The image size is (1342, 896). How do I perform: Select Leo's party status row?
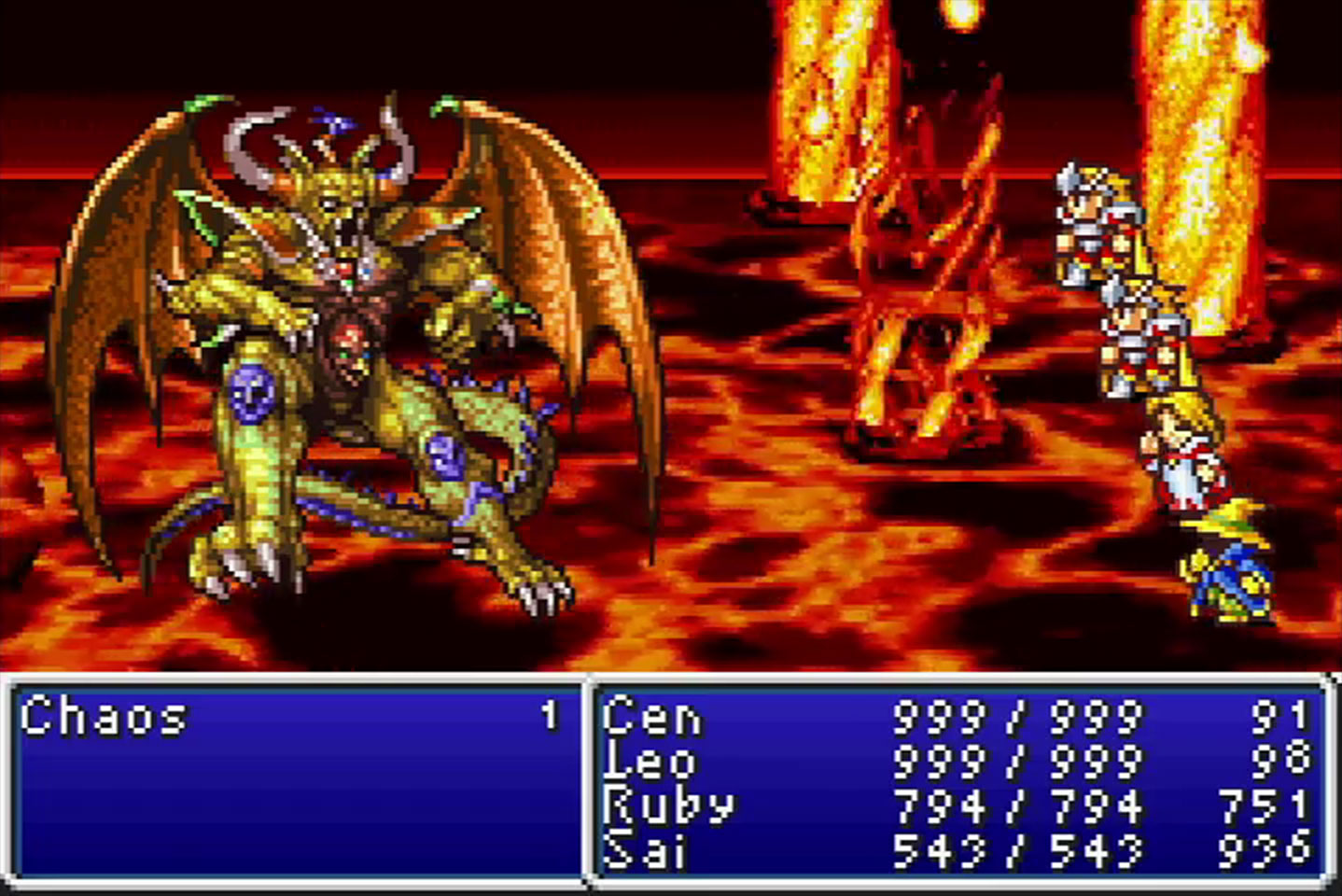pos(956,761)
